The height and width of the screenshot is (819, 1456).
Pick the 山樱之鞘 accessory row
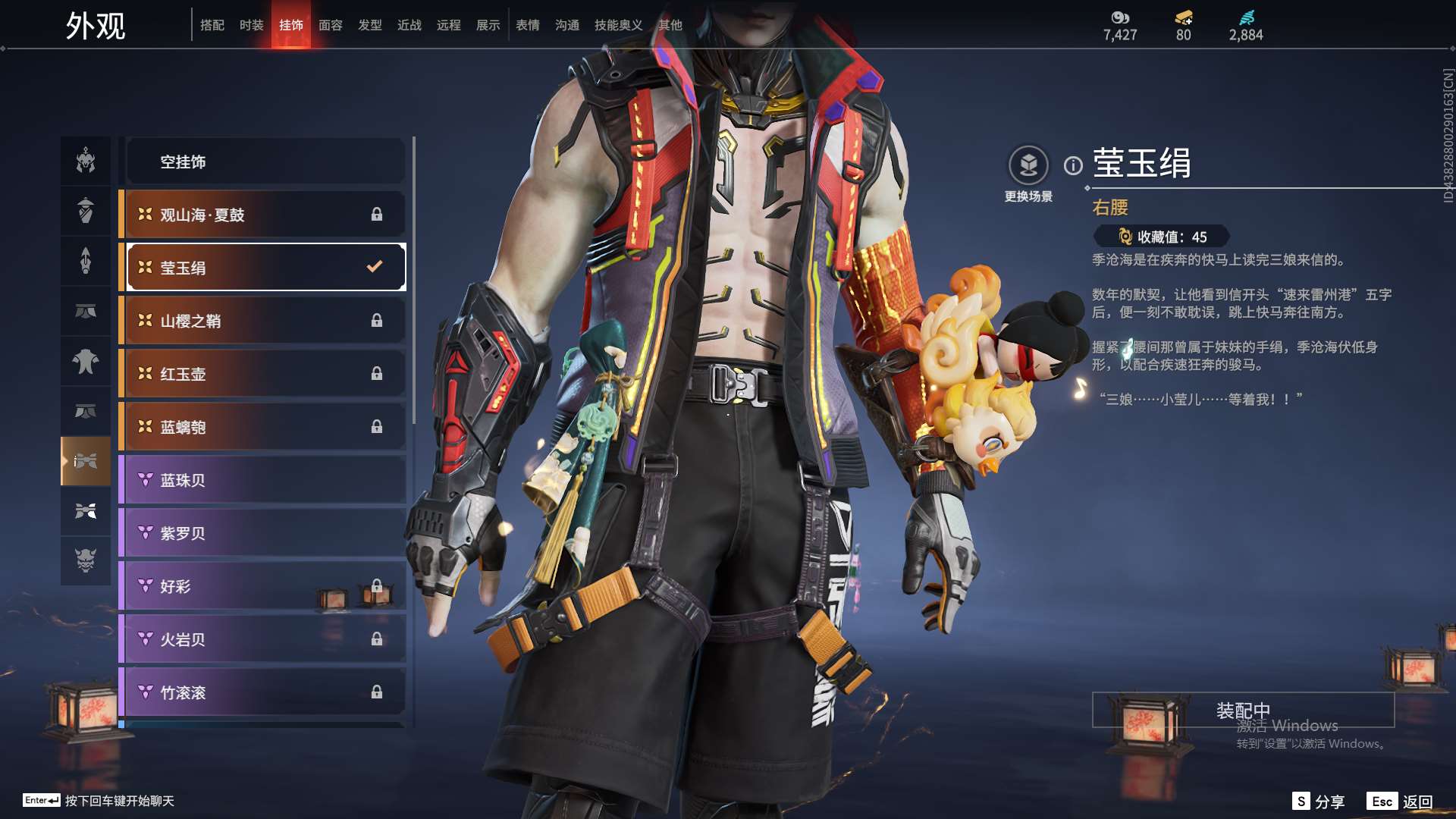265,321
